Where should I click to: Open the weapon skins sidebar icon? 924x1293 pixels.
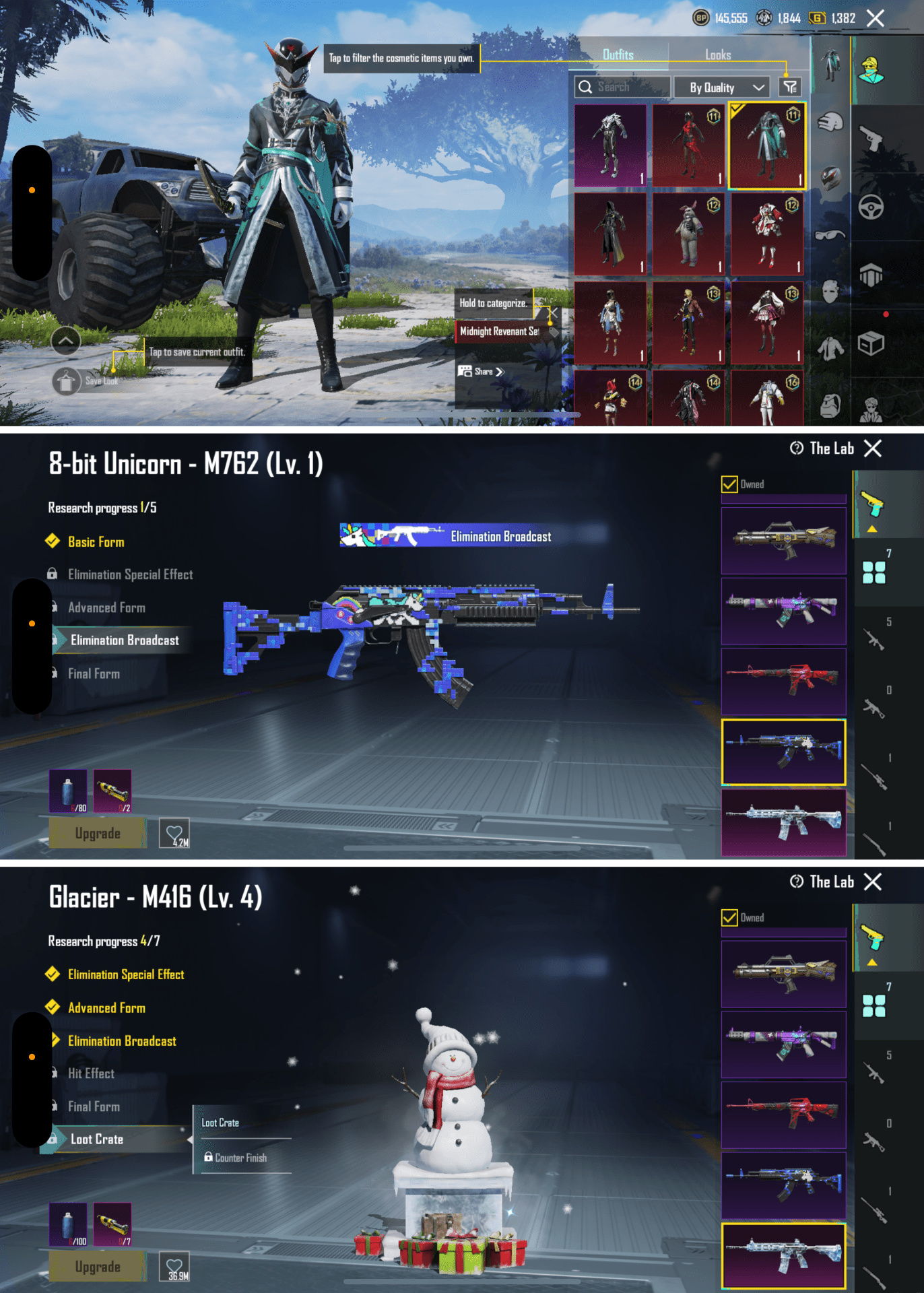(x=872, y=138)
